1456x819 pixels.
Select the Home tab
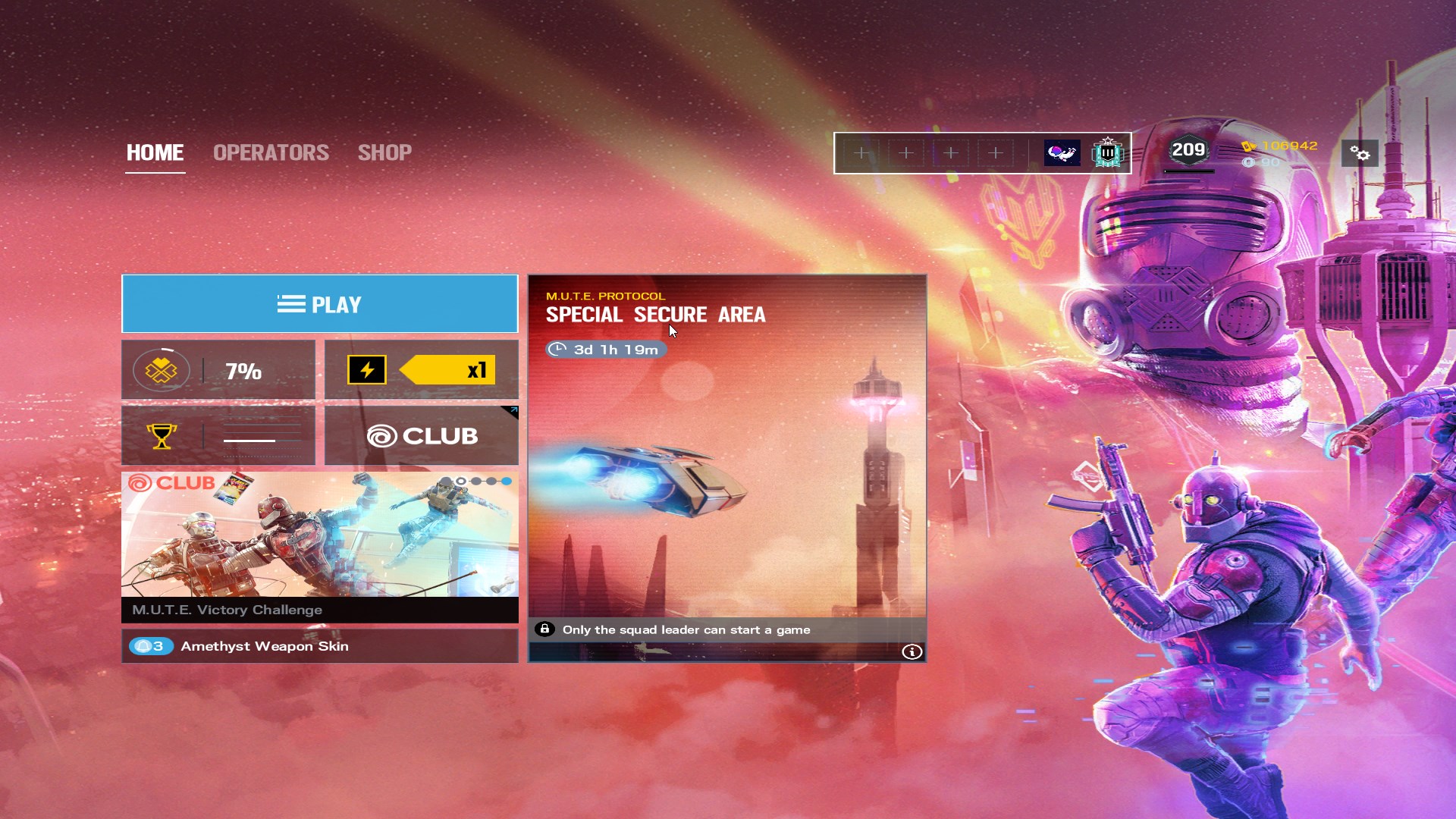[x=155, y=152]
